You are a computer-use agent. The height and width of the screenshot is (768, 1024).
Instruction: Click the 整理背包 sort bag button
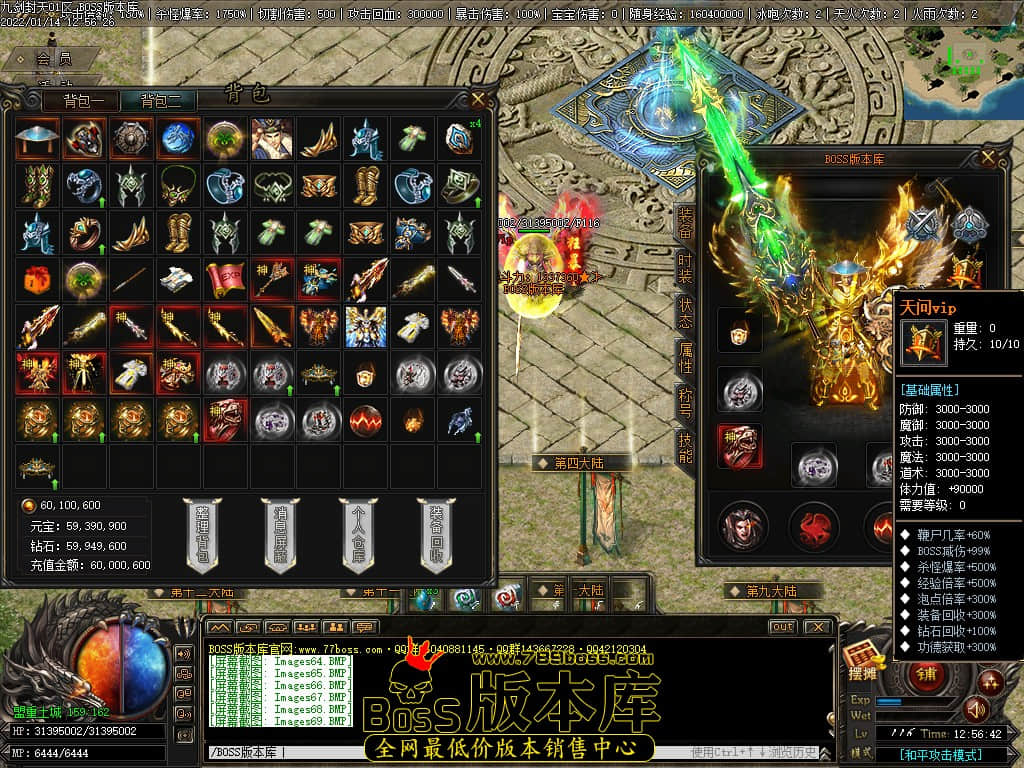click(203, 537)
